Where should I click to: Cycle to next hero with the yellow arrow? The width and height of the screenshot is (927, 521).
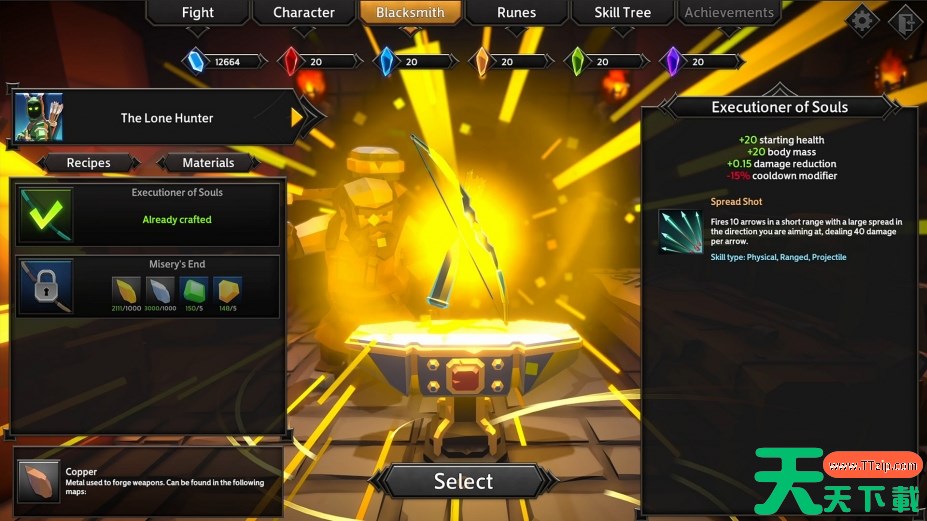pos(298,118)
